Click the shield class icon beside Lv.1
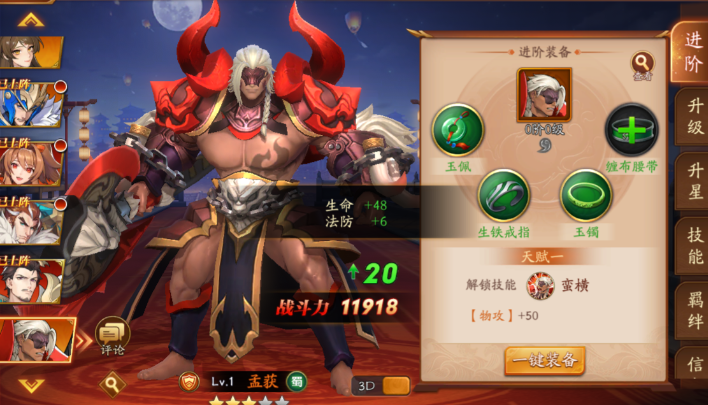 [187, 381]
